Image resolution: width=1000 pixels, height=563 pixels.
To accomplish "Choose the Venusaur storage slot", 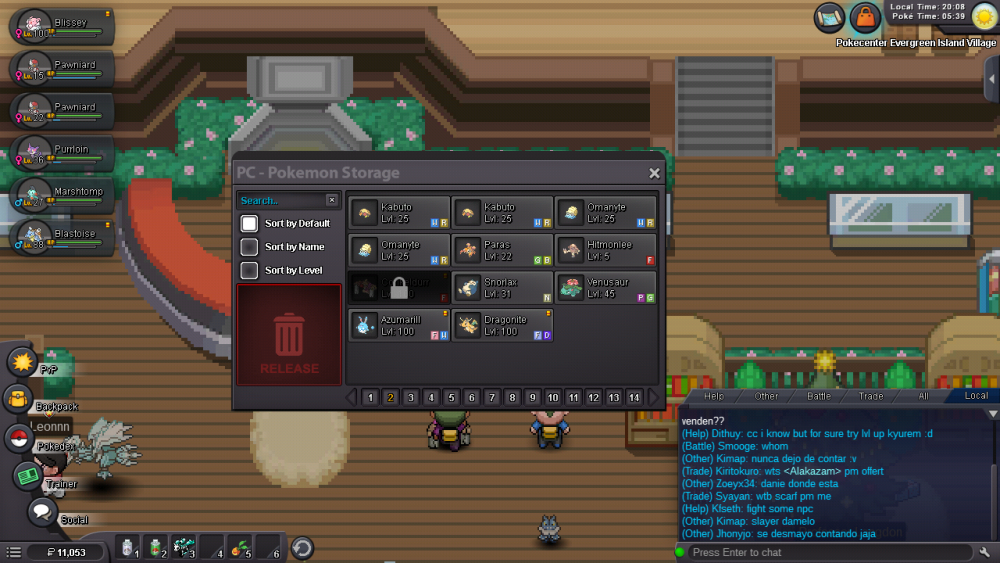I will (x=607, y=288).
